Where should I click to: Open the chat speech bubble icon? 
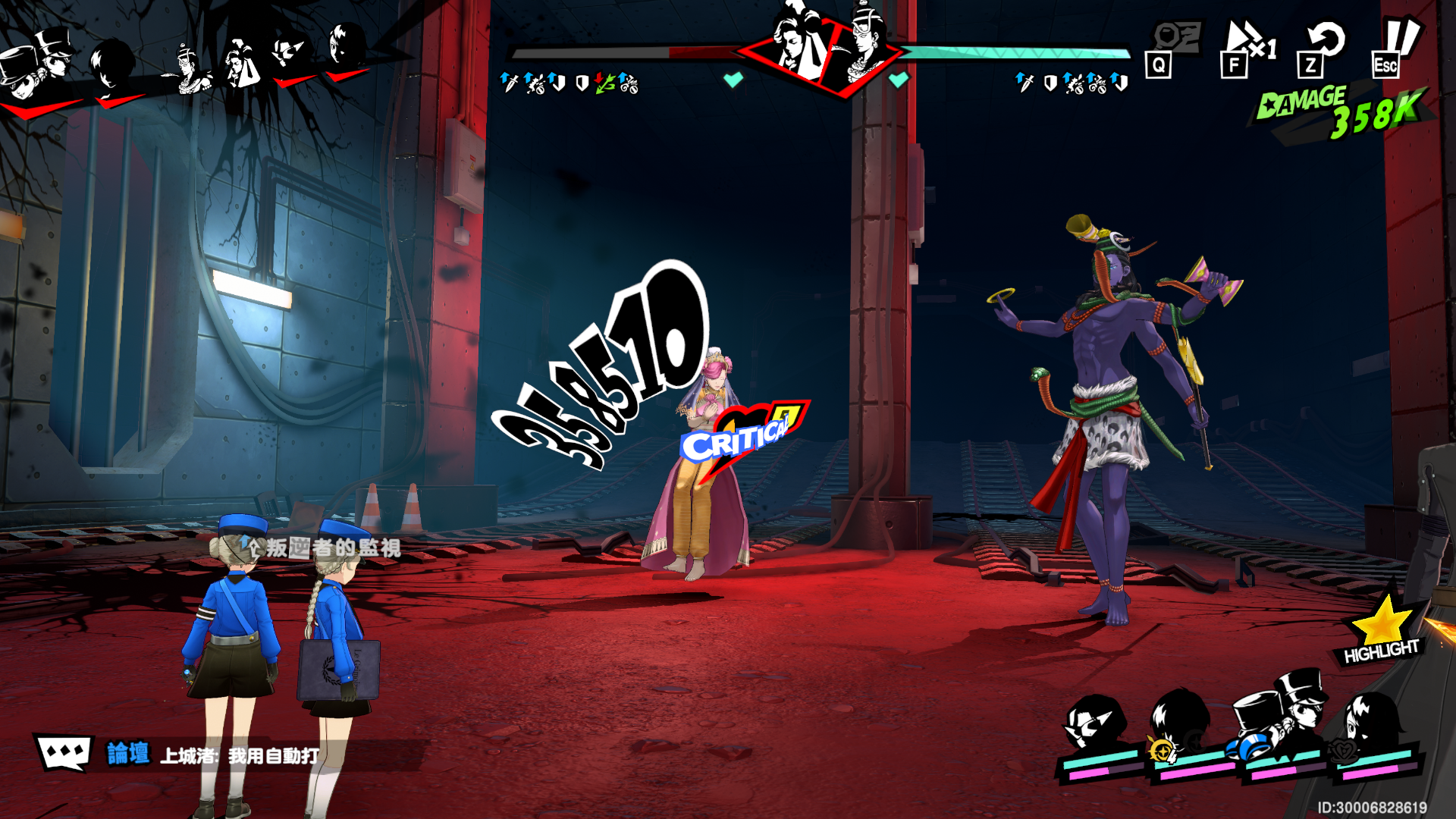coord(64,752)
